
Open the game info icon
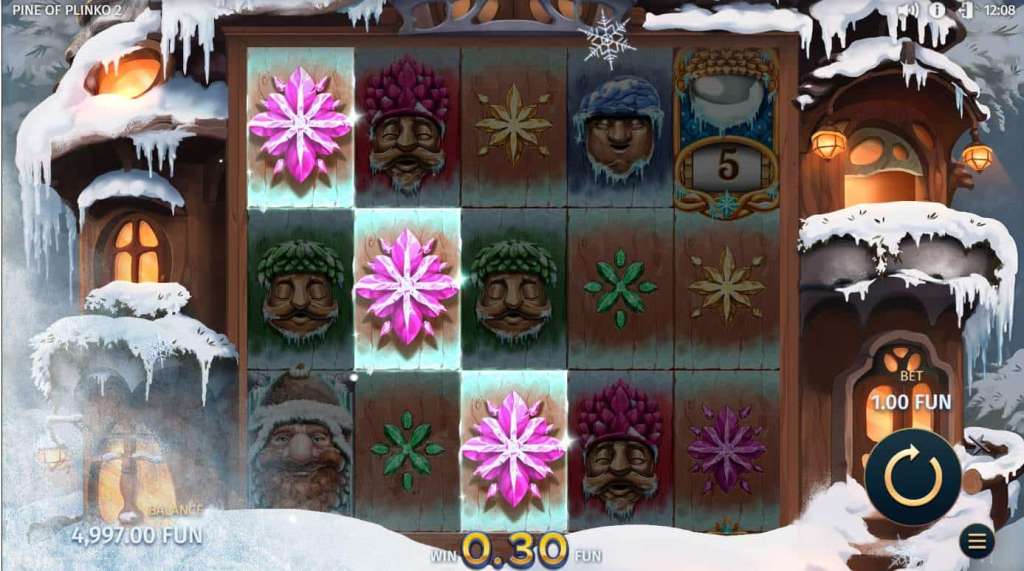point(937,10)
